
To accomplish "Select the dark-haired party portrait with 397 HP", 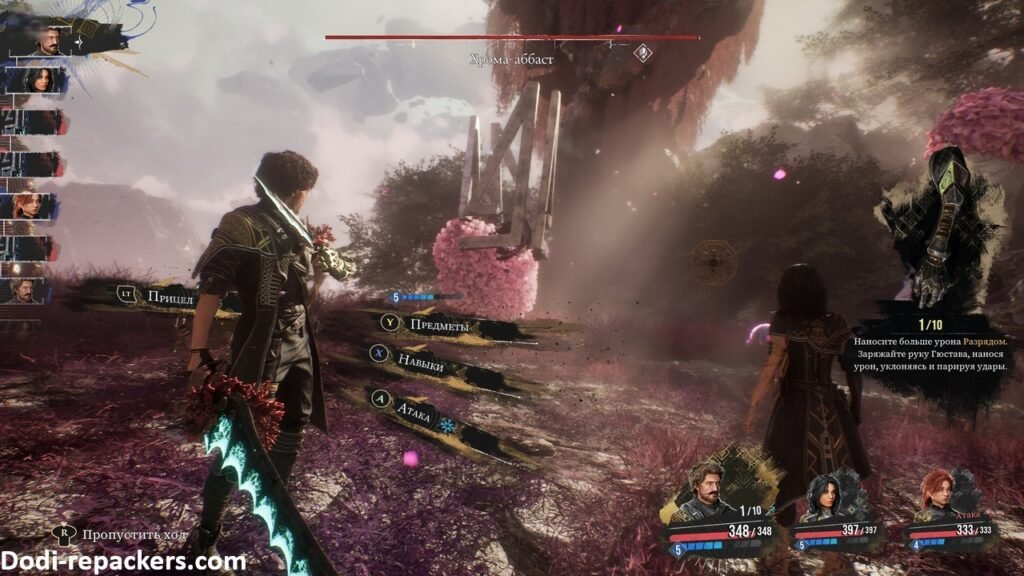I will click(x=827, y=495).
